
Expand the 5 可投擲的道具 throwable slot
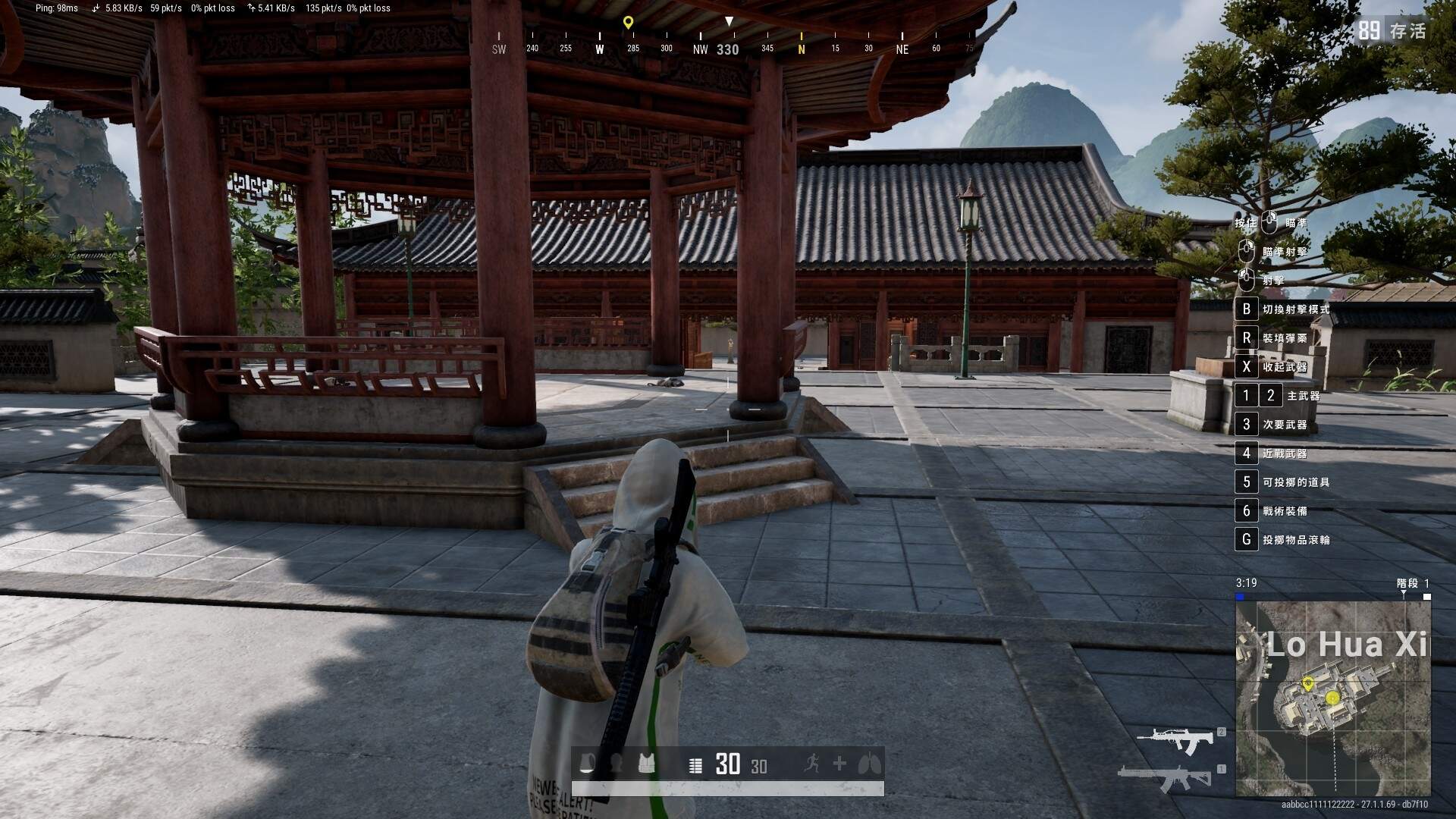tap(1246, 482)
